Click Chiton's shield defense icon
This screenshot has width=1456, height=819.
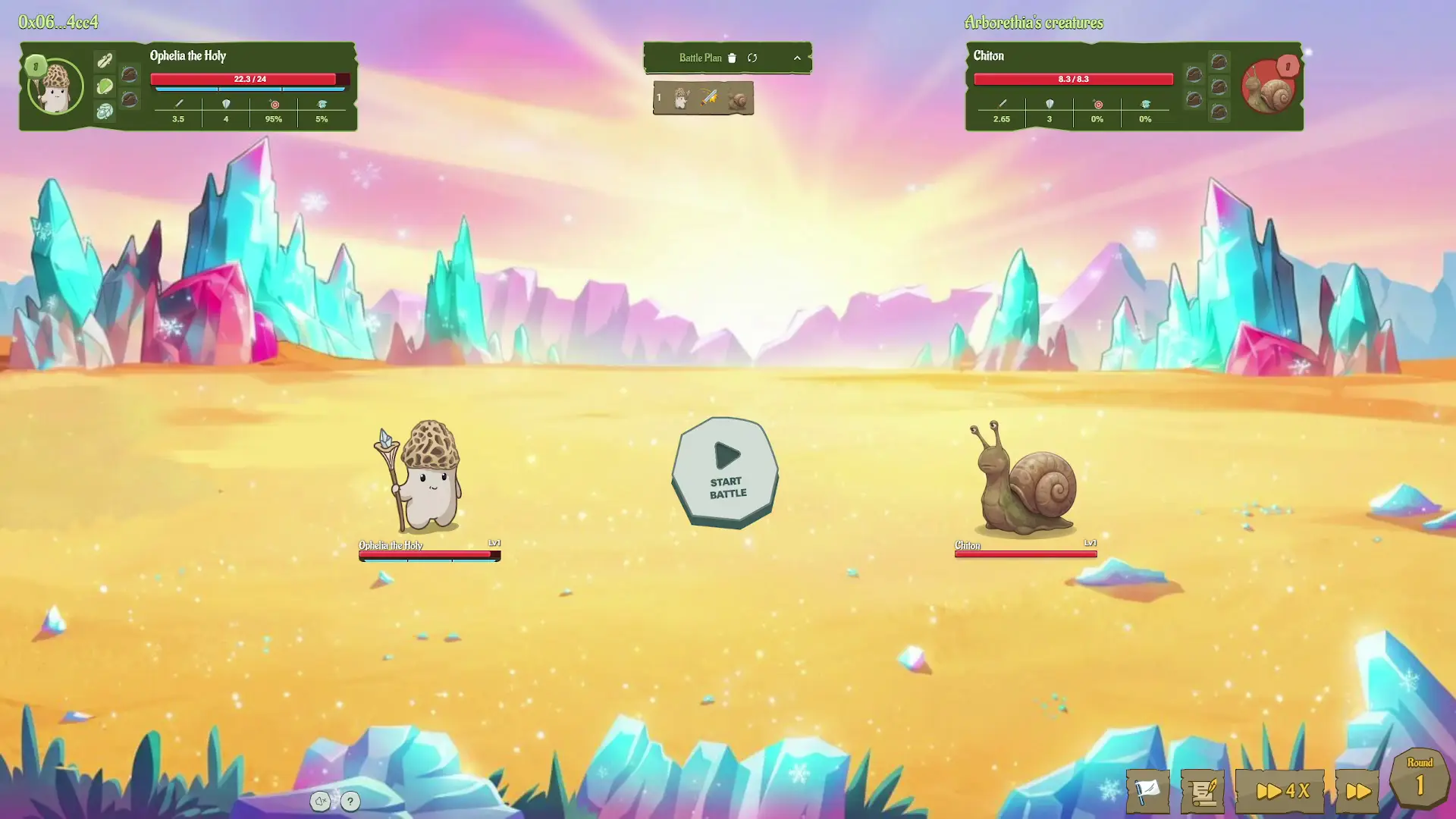point(1050,103)
